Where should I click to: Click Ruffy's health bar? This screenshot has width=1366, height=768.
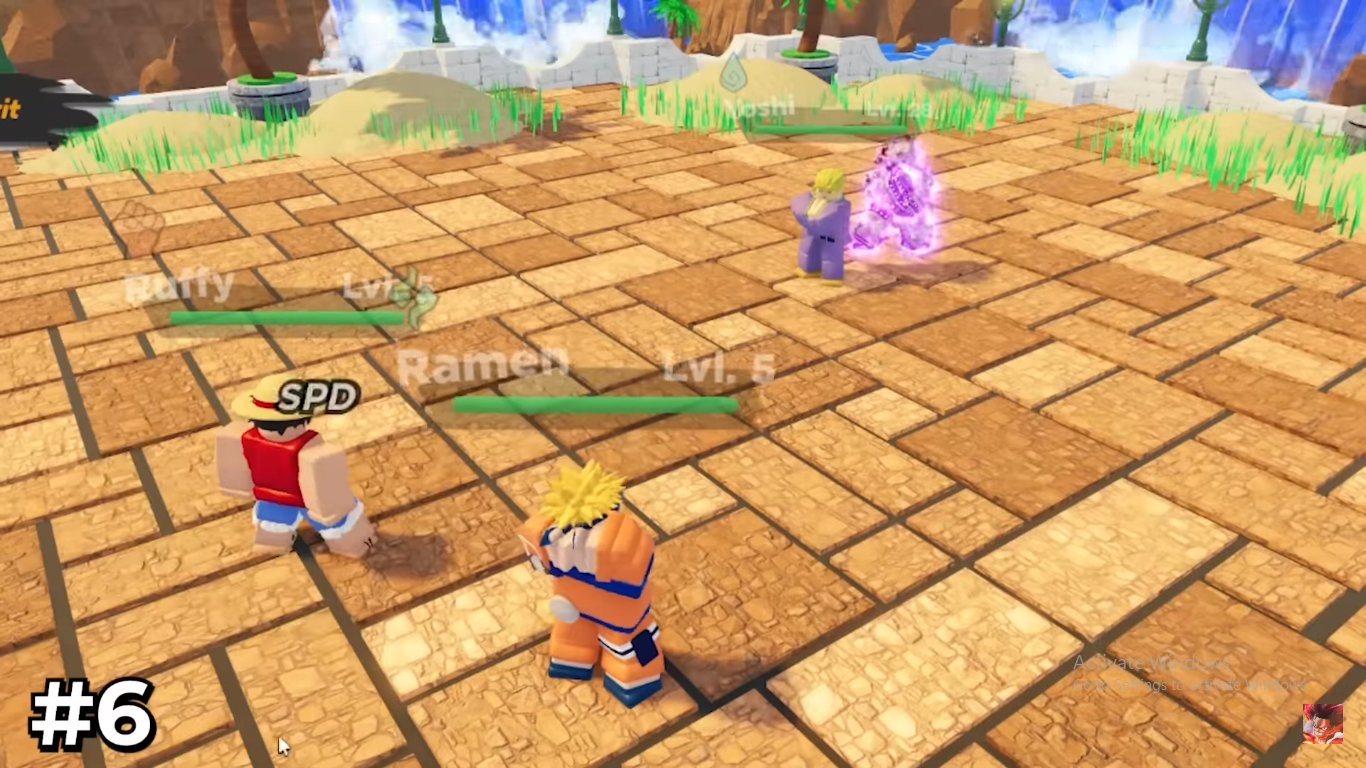click(x=285, y=315)
